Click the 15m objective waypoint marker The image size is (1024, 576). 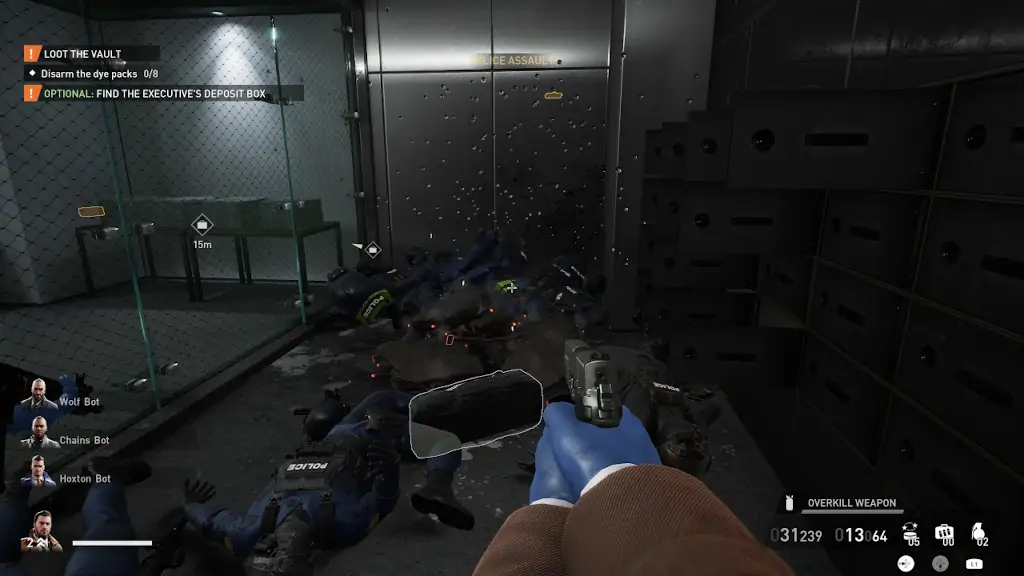tap(202, 226)
